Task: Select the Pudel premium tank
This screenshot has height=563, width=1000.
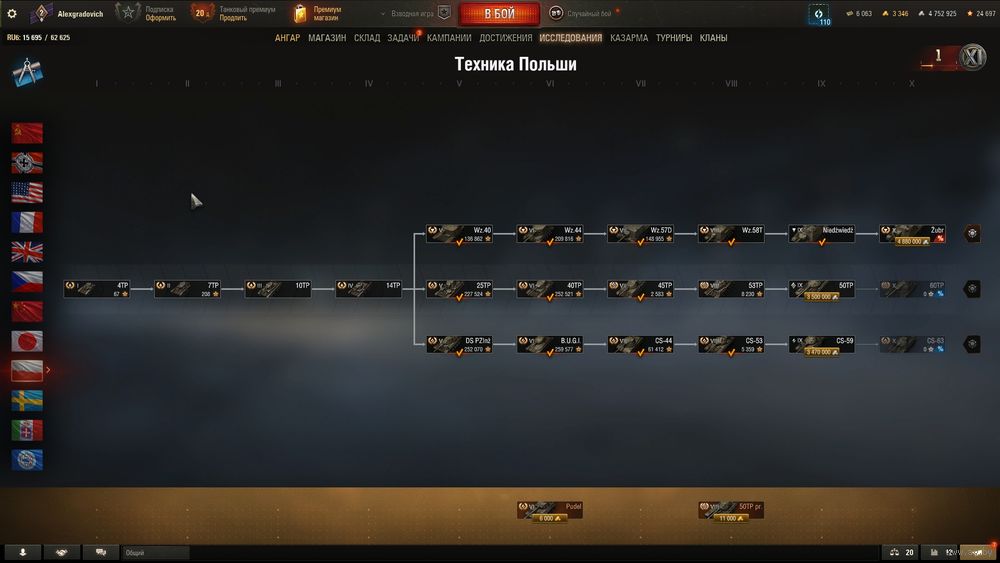Action: click(x=550, y=511)
